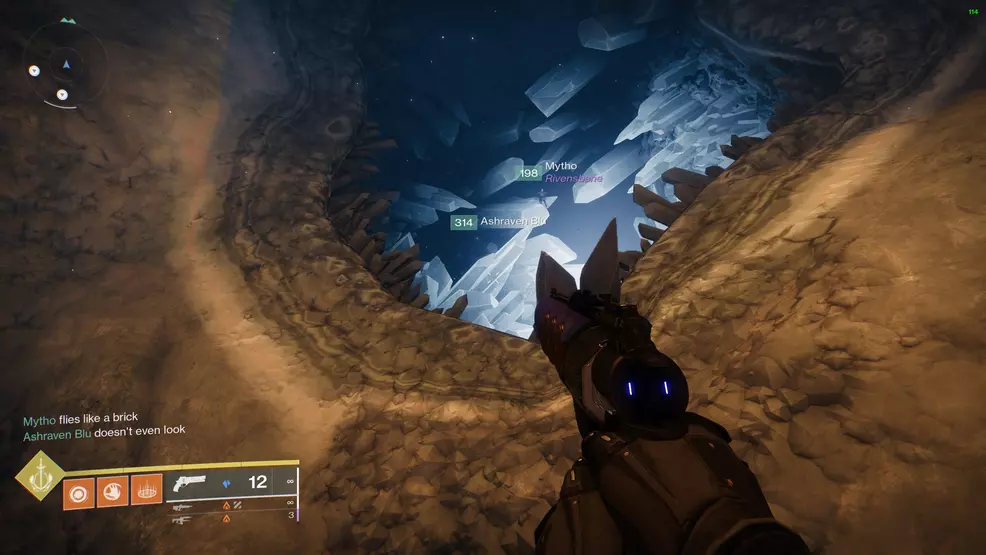Click Mytho's player nameplate

click(561, 167)
